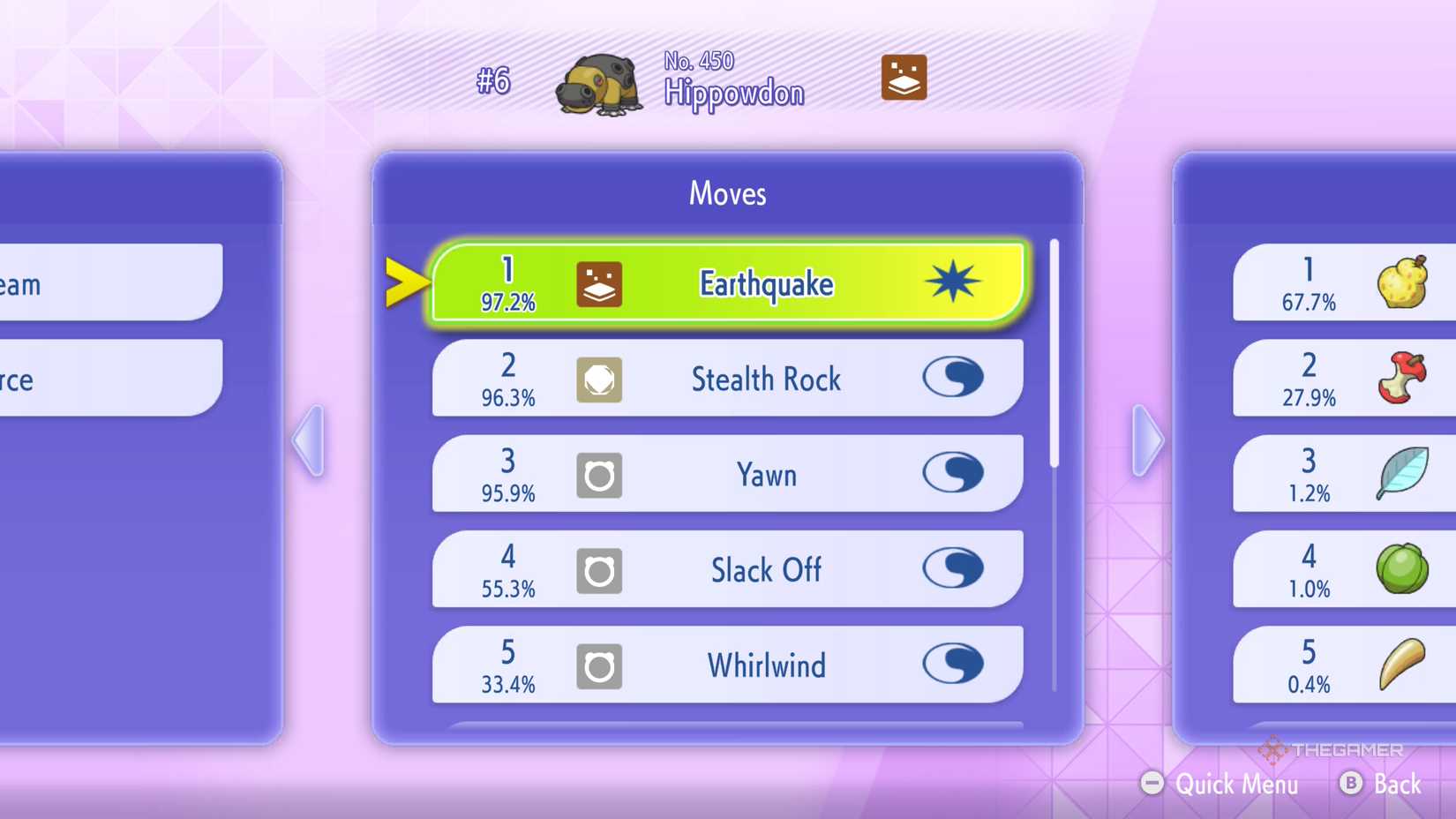The height and width of the screenshot is (819, 1456).
Task: Click the Rock-type icon next to Stealth Rock
Action: click(601, 379)
